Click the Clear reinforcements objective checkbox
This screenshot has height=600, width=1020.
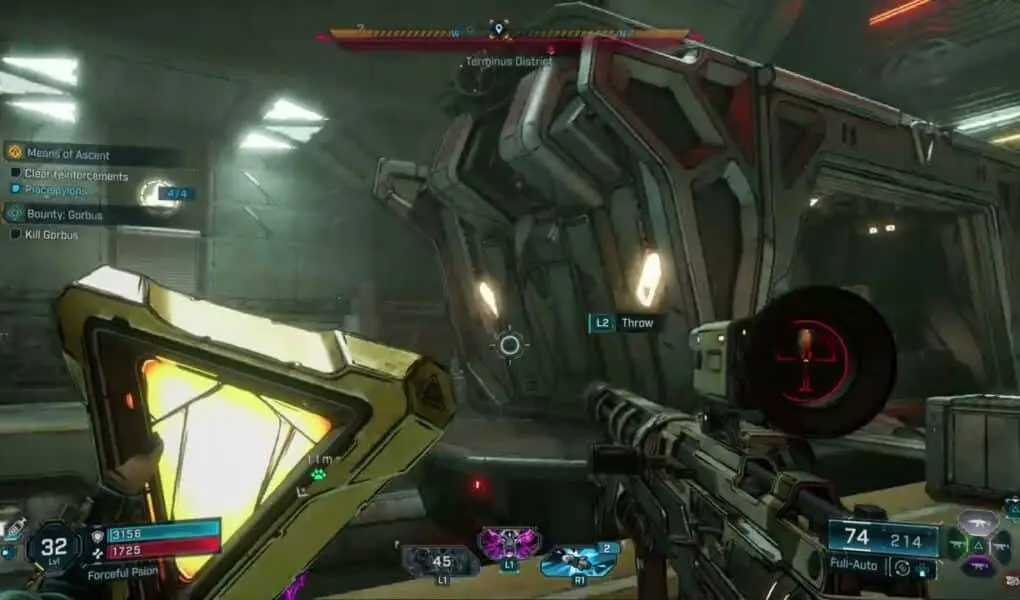tap(16, 175)
